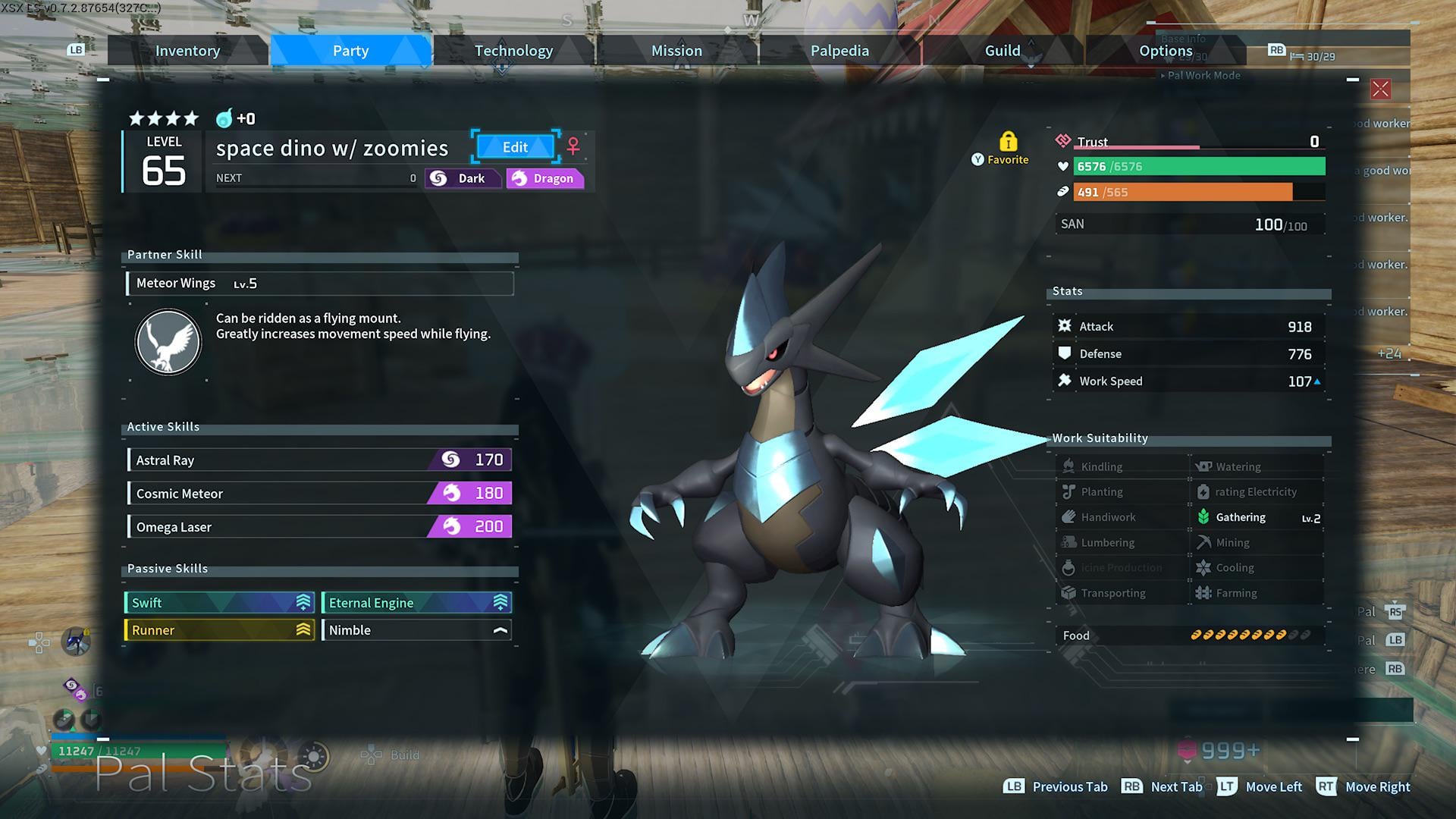Switch to the Inventory tab

pos(187,51)
